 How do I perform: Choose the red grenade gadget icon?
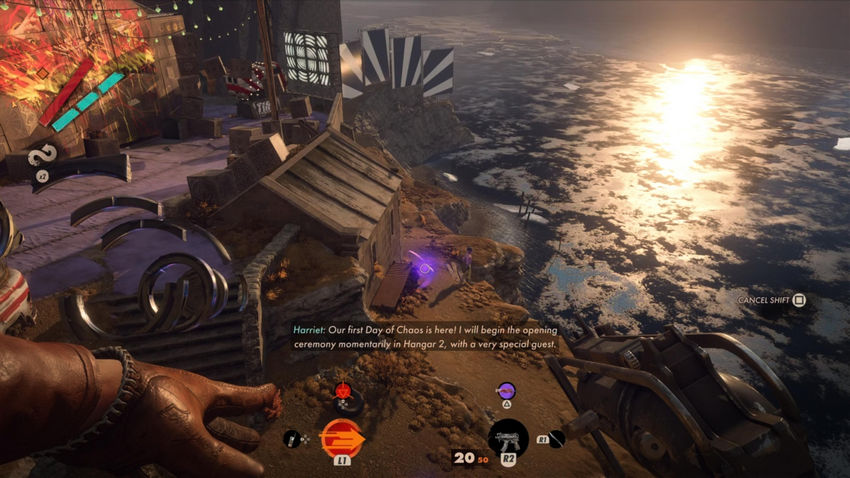point(343,390)
